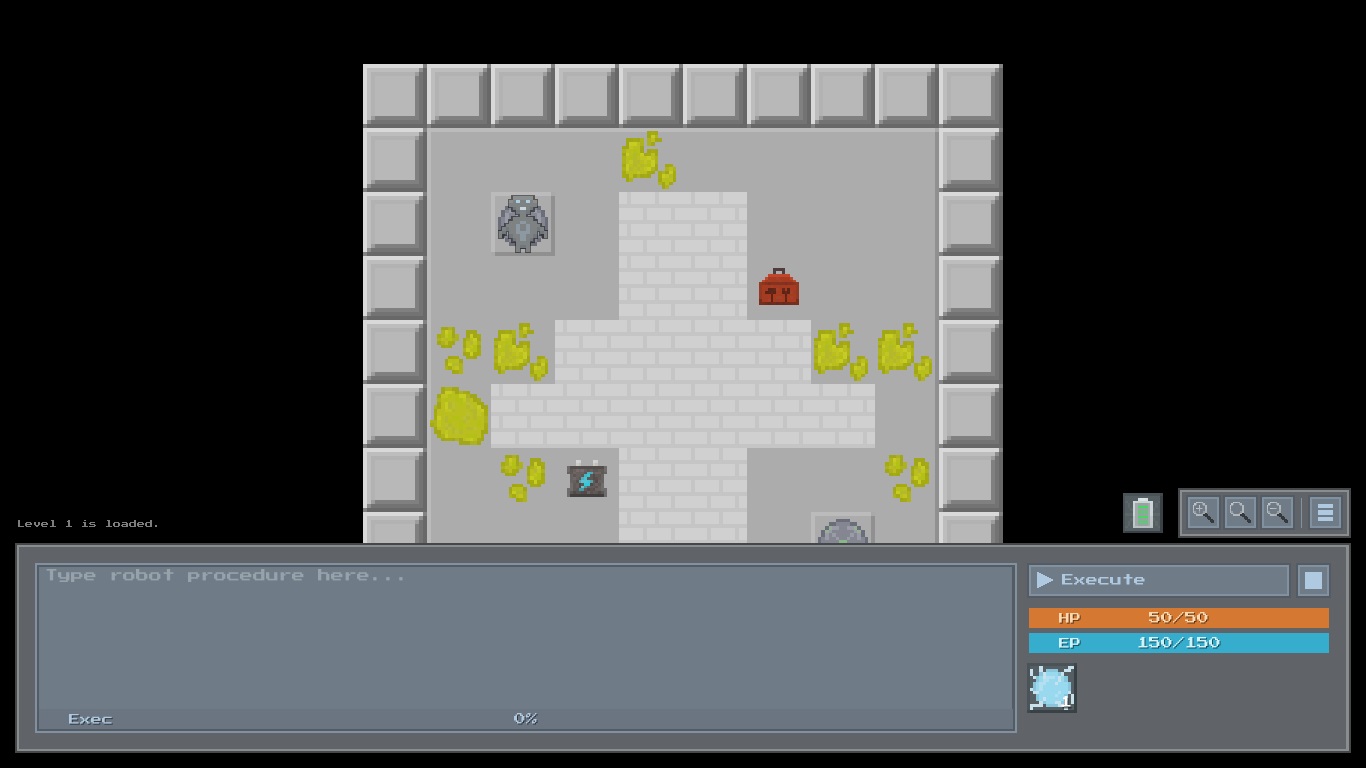Select the zoom-out magnifier tool
This screenshot has width=1366, height=768.
(x=1277, y=512)
